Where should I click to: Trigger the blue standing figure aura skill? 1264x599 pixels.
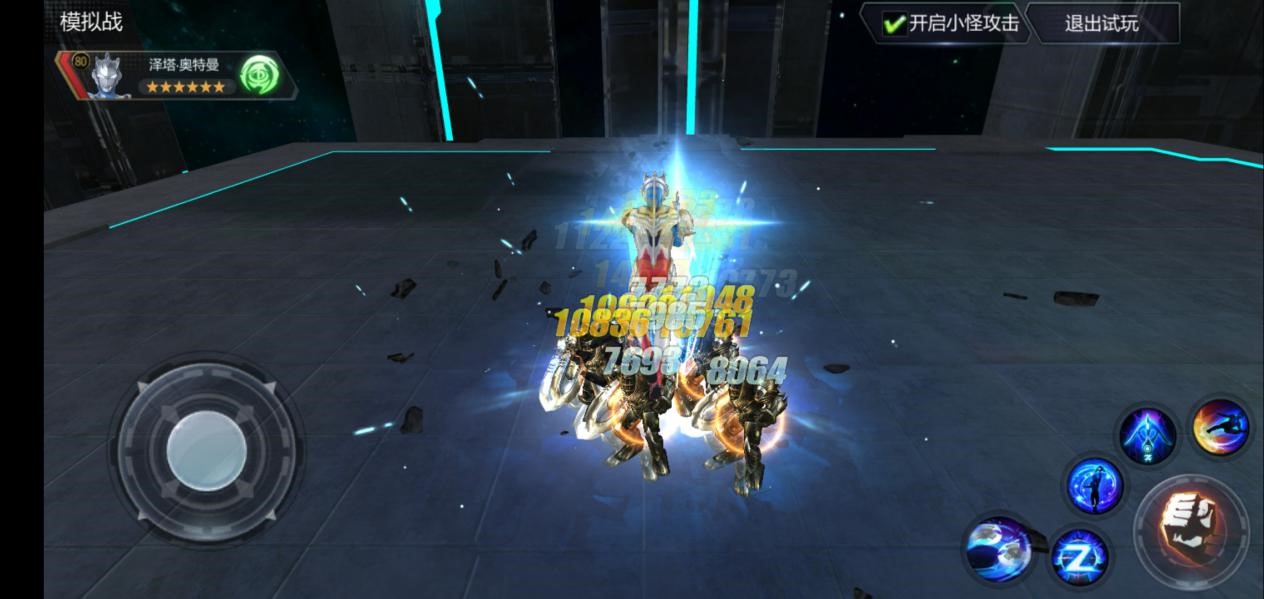tap(1094, 486)
